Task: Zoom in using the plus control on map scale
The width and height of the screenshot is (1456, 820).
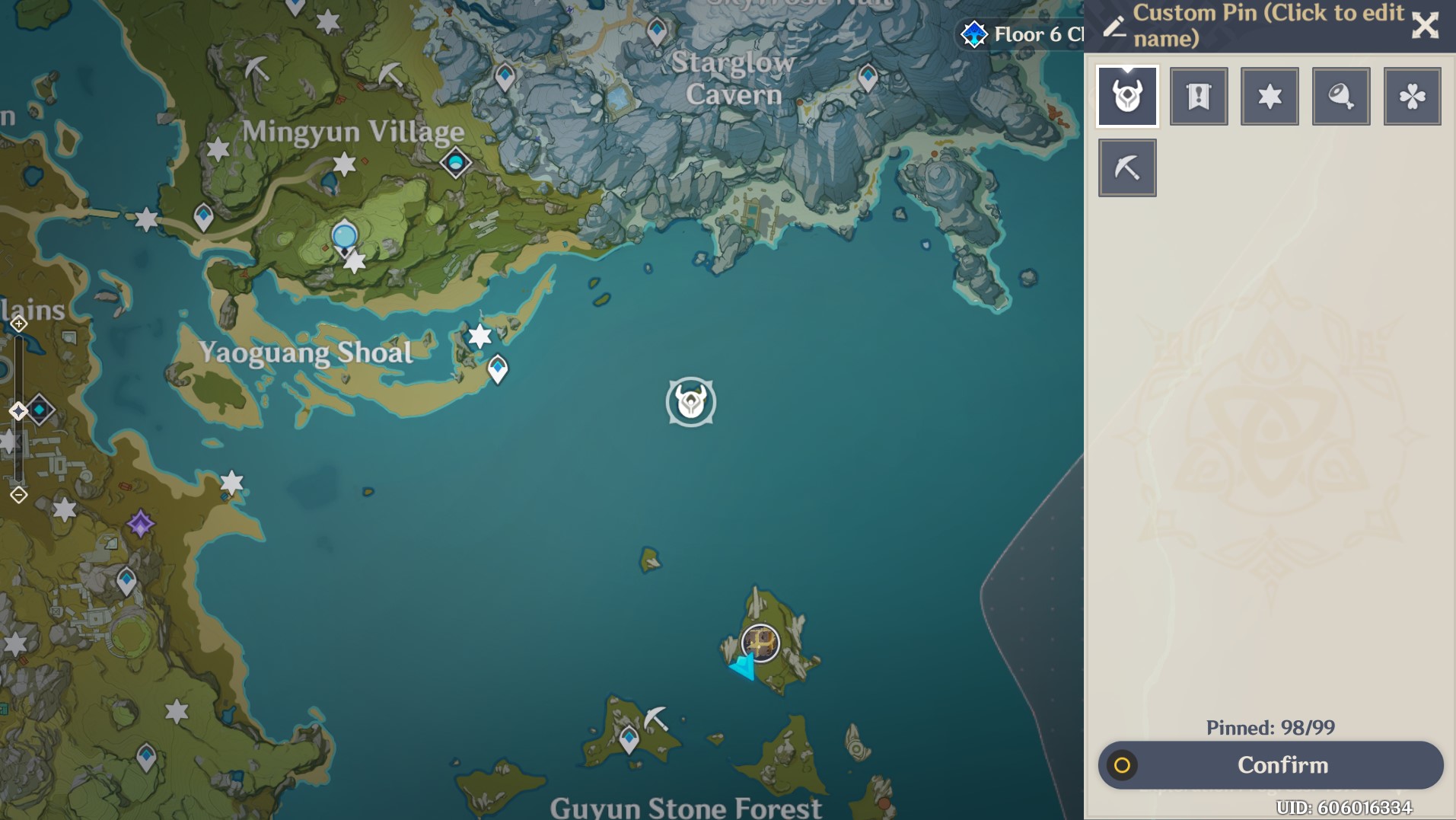Action: pyautogui.click(x=18, y=323)
